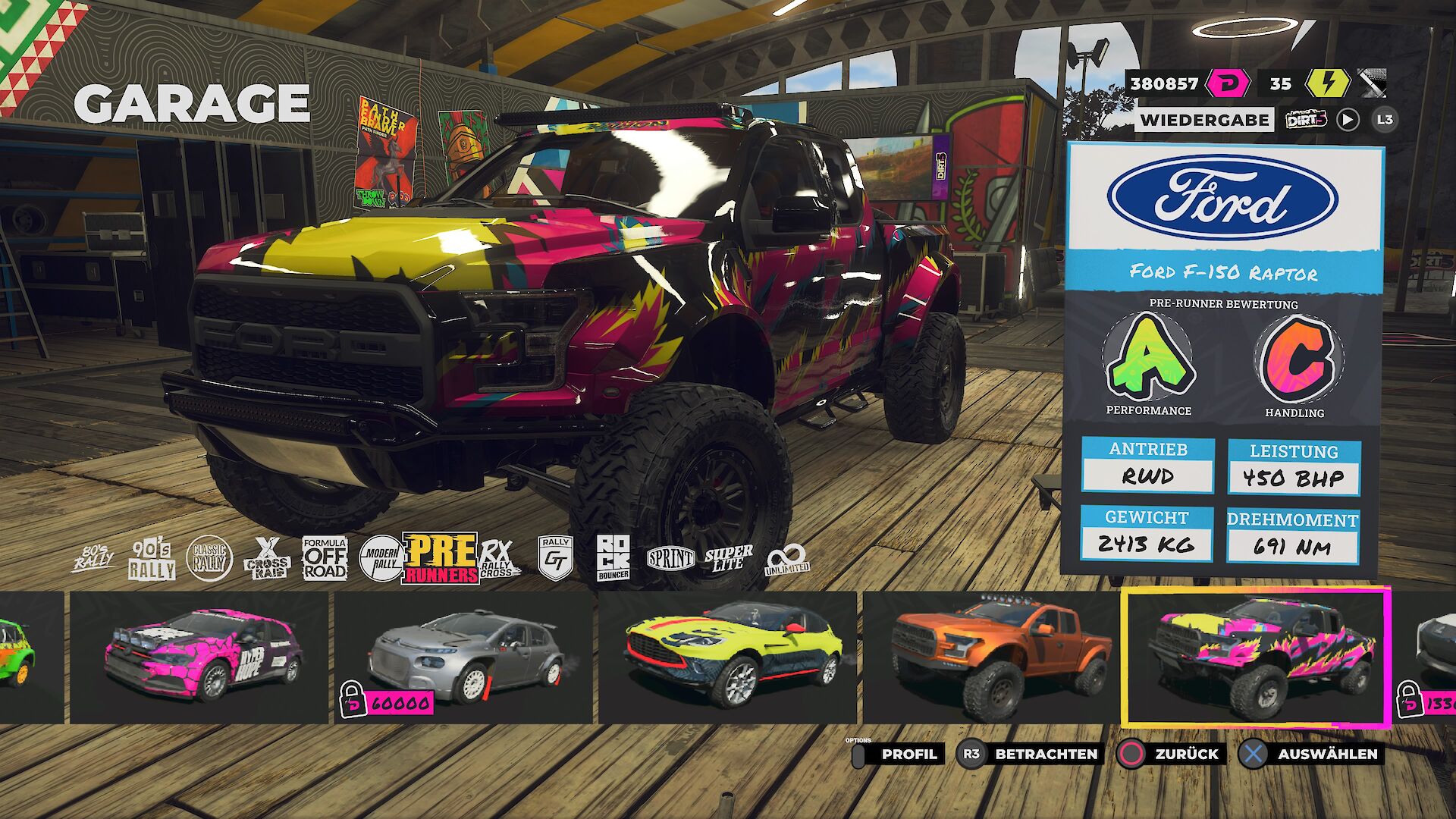The width and height of the screenshot is (1456, 819).
Task: Switch to the Rally GT class
Action: click(556, 559)
